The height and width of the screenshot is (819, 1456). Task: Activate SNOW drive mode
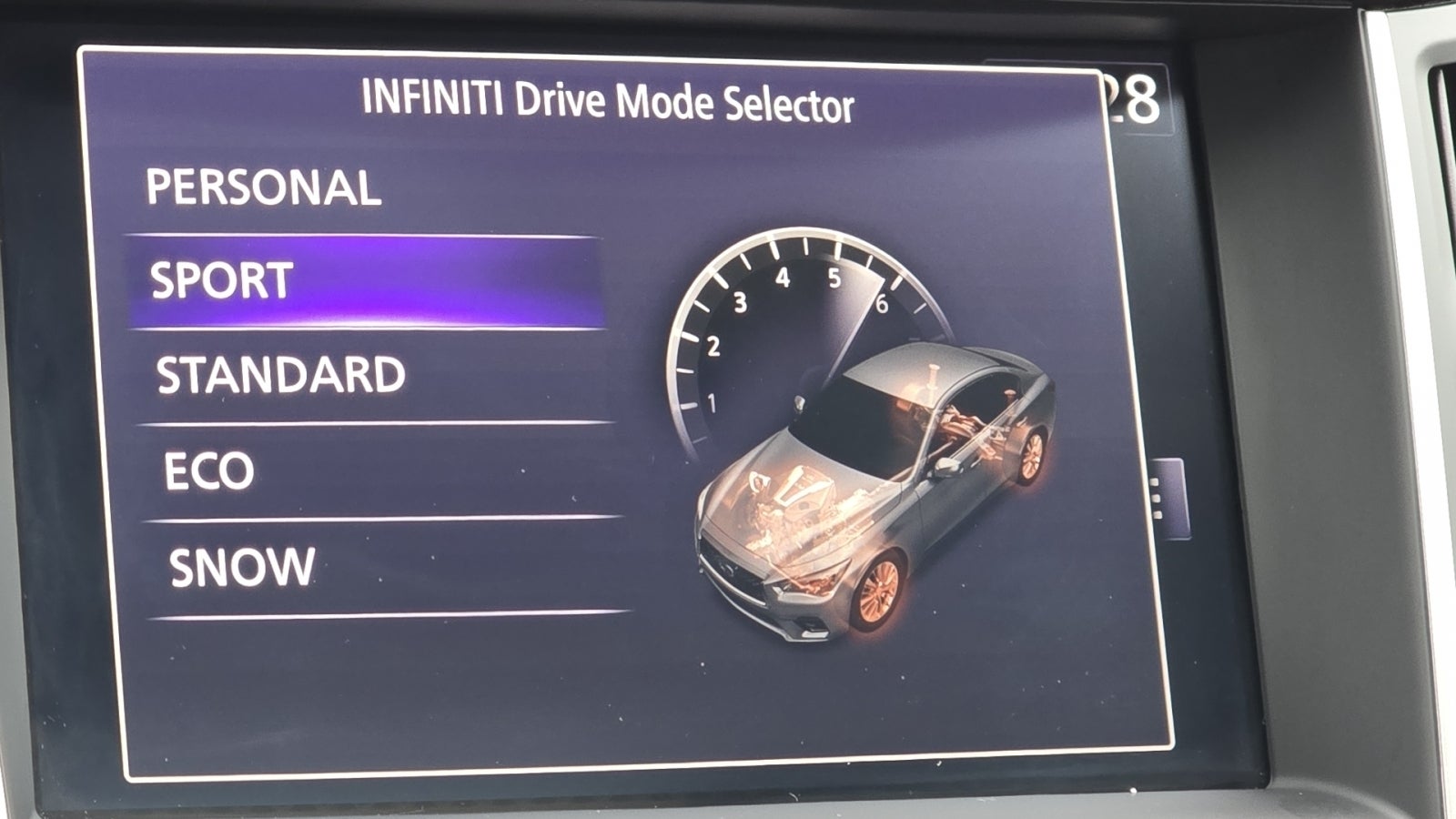click(241, 564)
